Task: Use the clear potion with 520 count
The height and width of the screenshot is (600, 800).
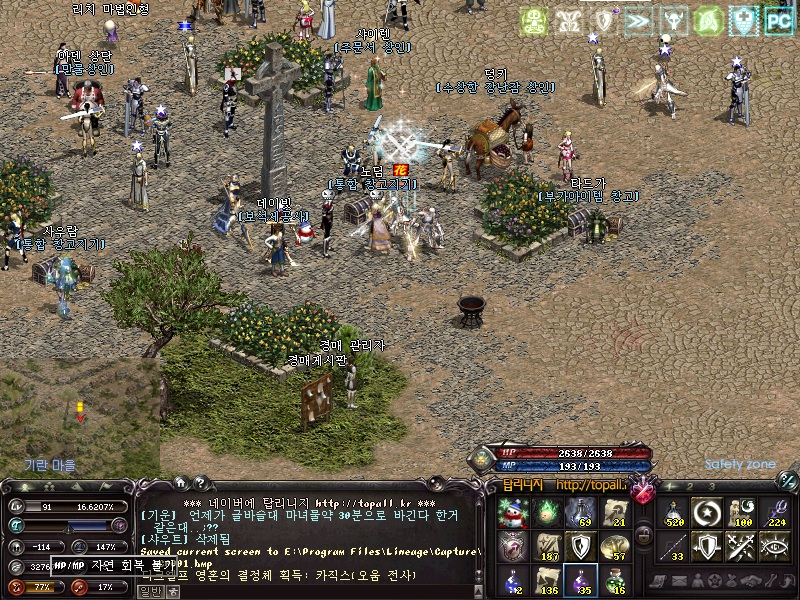Action: [x=675, y=513]
